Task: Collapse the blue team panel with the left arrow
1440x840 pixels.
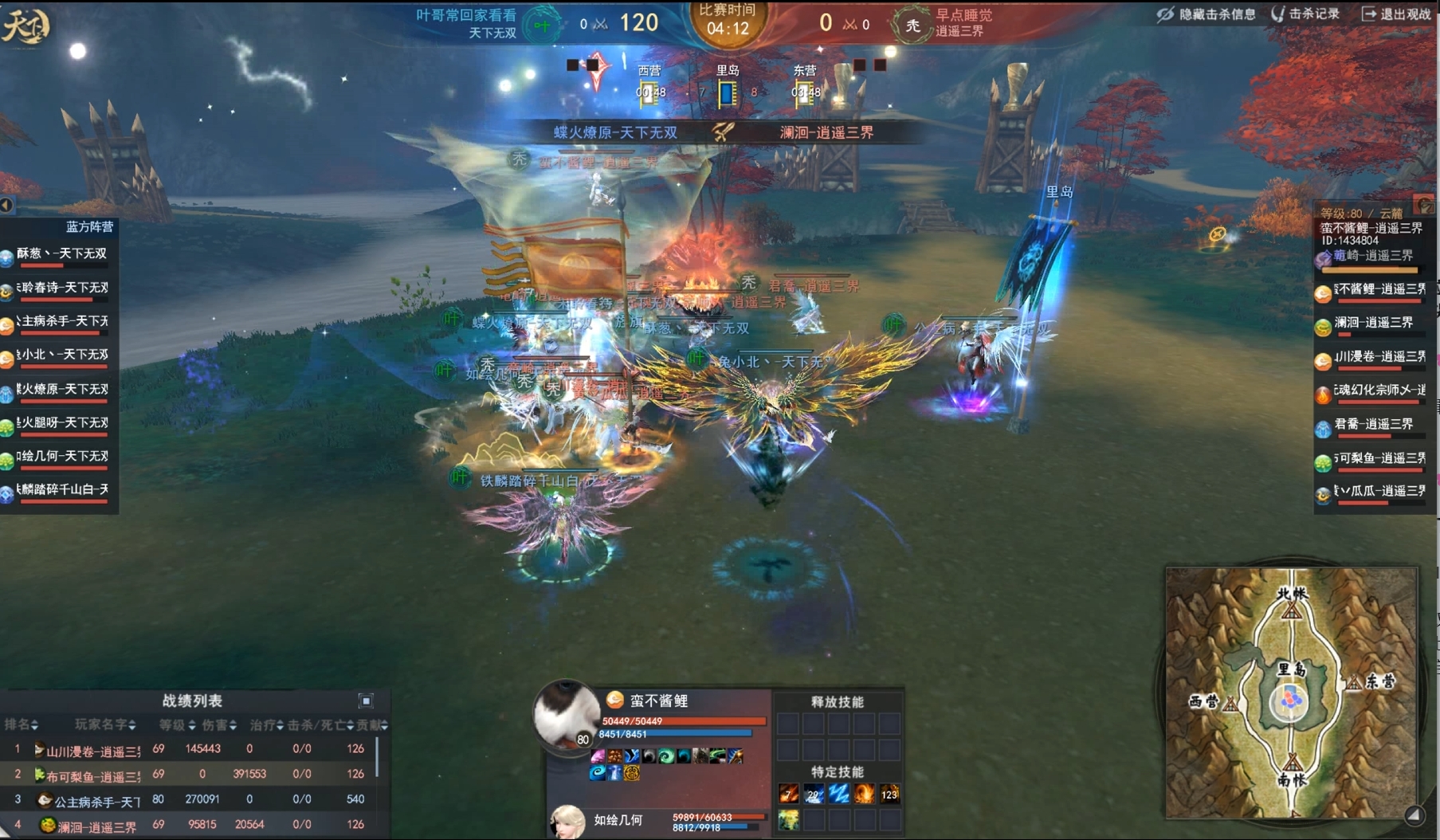Action: click(x=6, y=206)
